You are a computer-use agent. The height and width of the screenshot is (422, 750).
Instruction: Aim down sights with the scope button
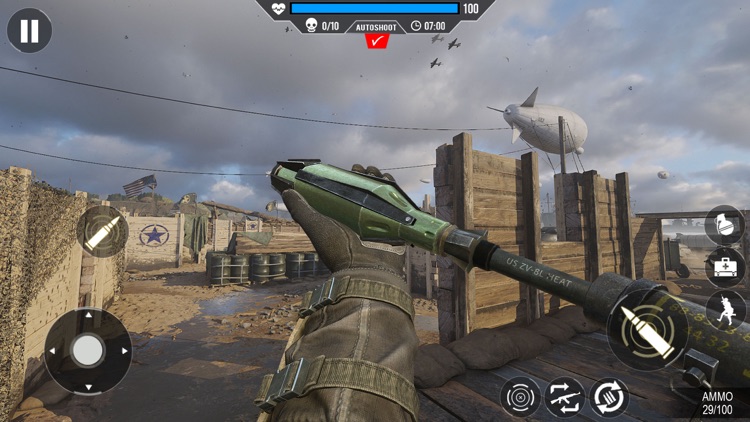[x=521, y=397]
